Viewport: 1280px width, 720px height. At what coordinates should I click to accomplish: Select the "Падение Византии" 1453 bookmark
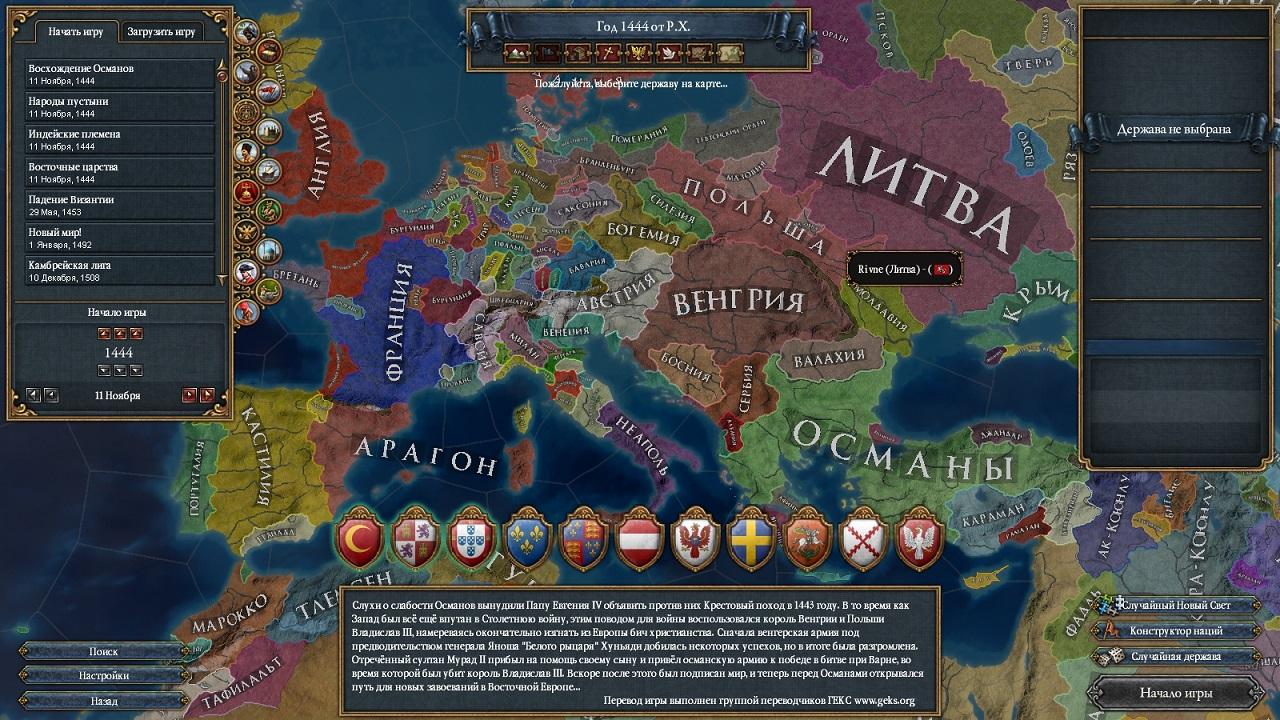click(x=120, y=204)
